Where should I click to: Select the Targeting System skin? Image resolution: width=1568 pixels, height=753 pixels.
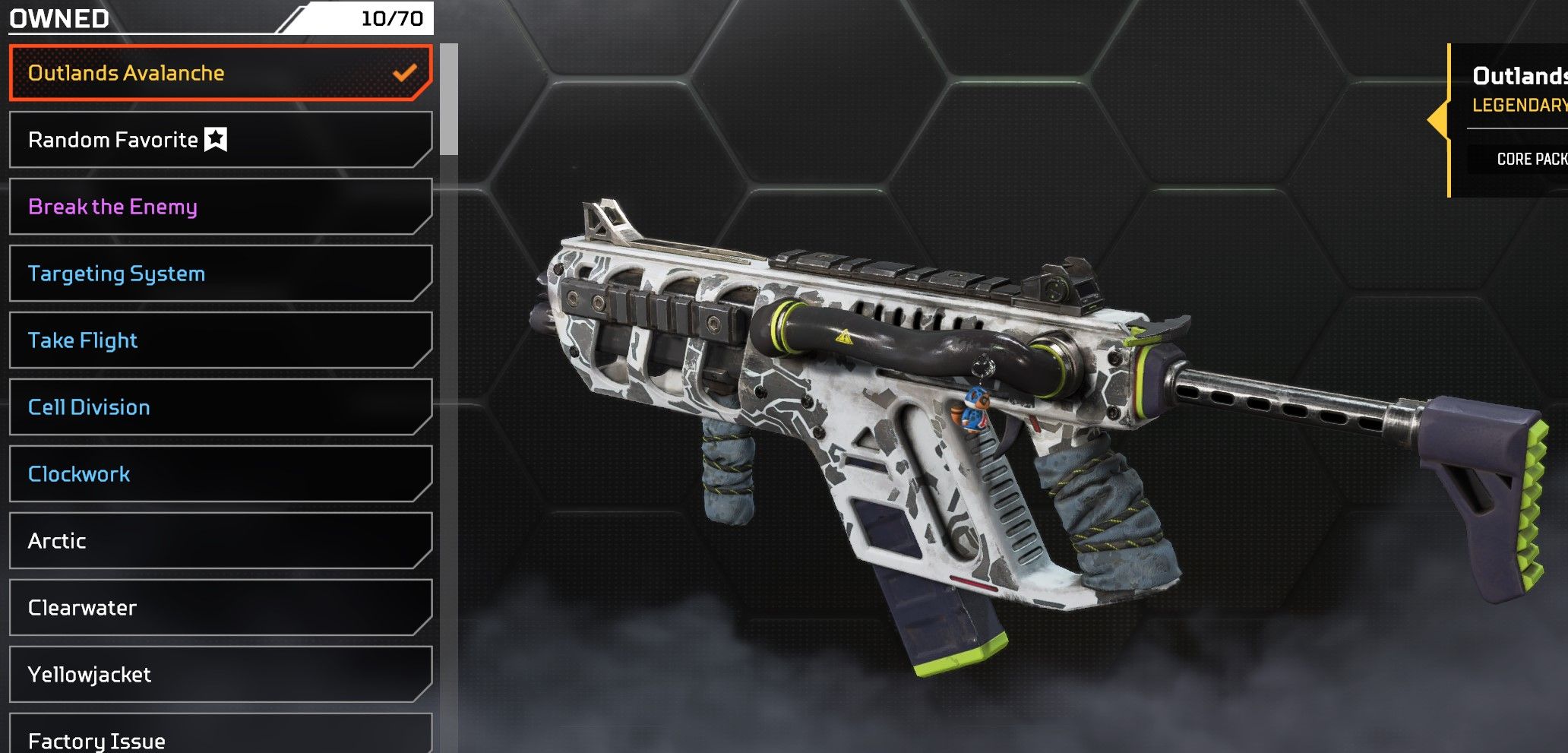[x=220, y=274]
